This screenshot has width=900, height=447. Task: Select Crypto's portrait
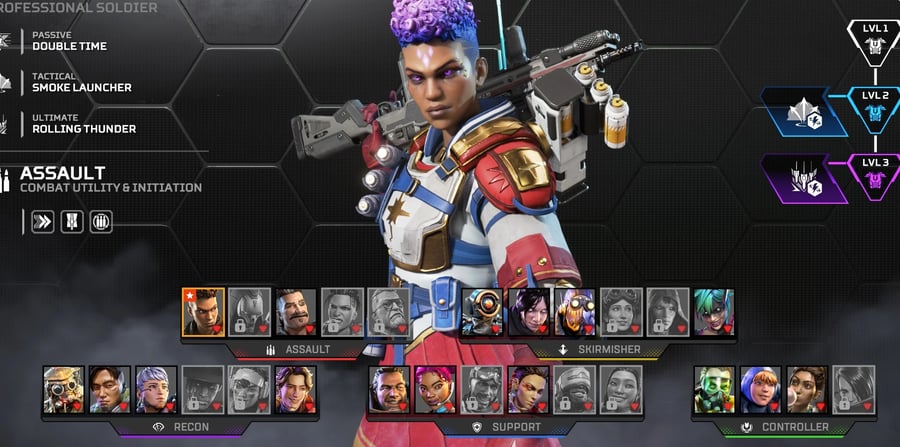109,390
